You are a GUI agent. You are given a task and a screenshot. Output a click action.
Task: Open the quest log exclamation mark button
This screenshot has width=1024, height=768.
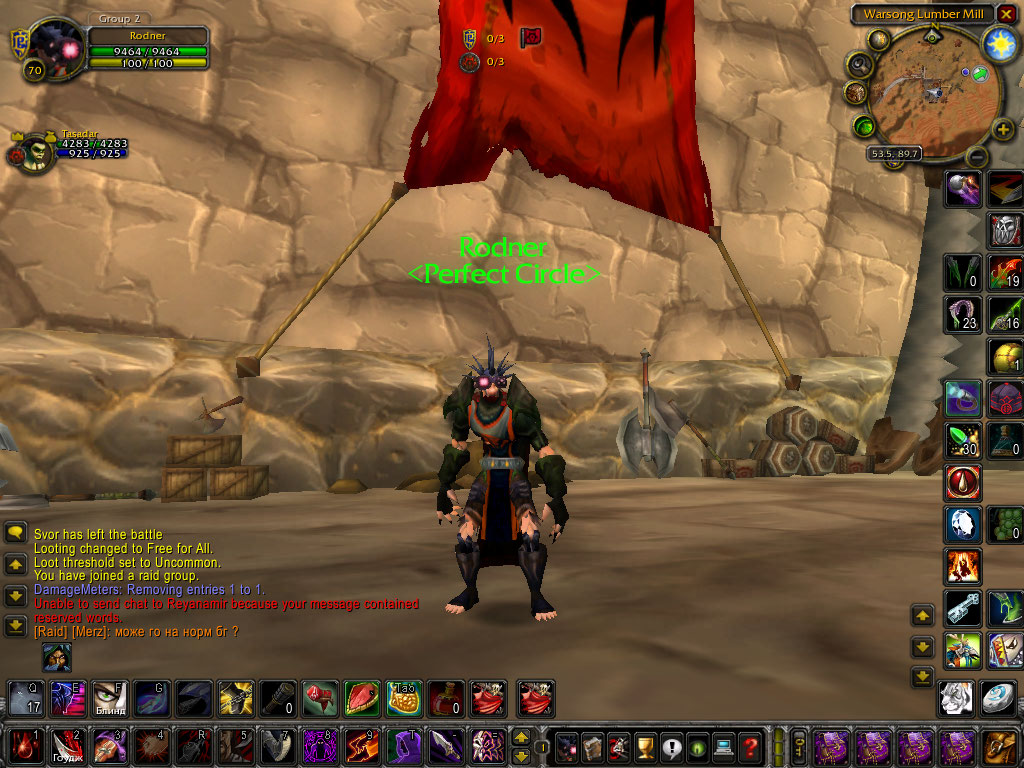point(671,747)
